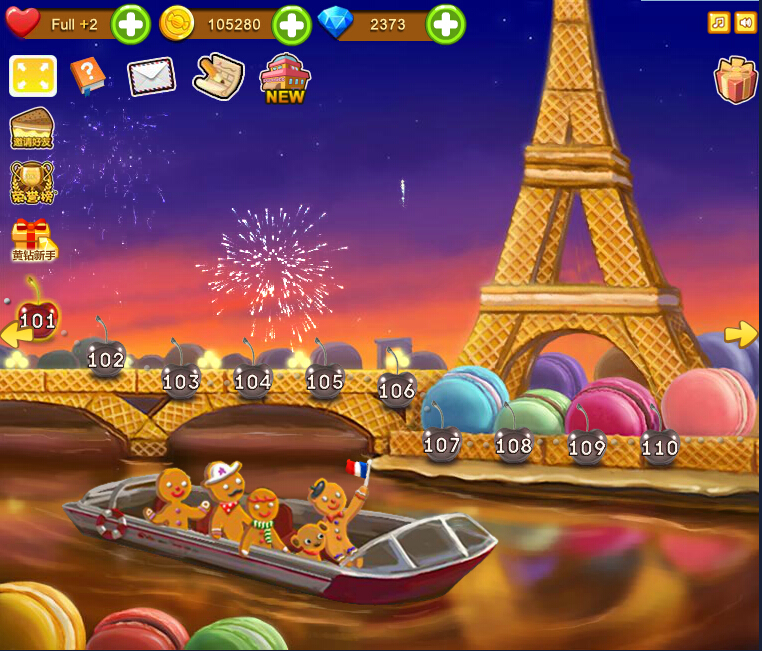Go to next map page with right arrow

[x=740, y=334]
